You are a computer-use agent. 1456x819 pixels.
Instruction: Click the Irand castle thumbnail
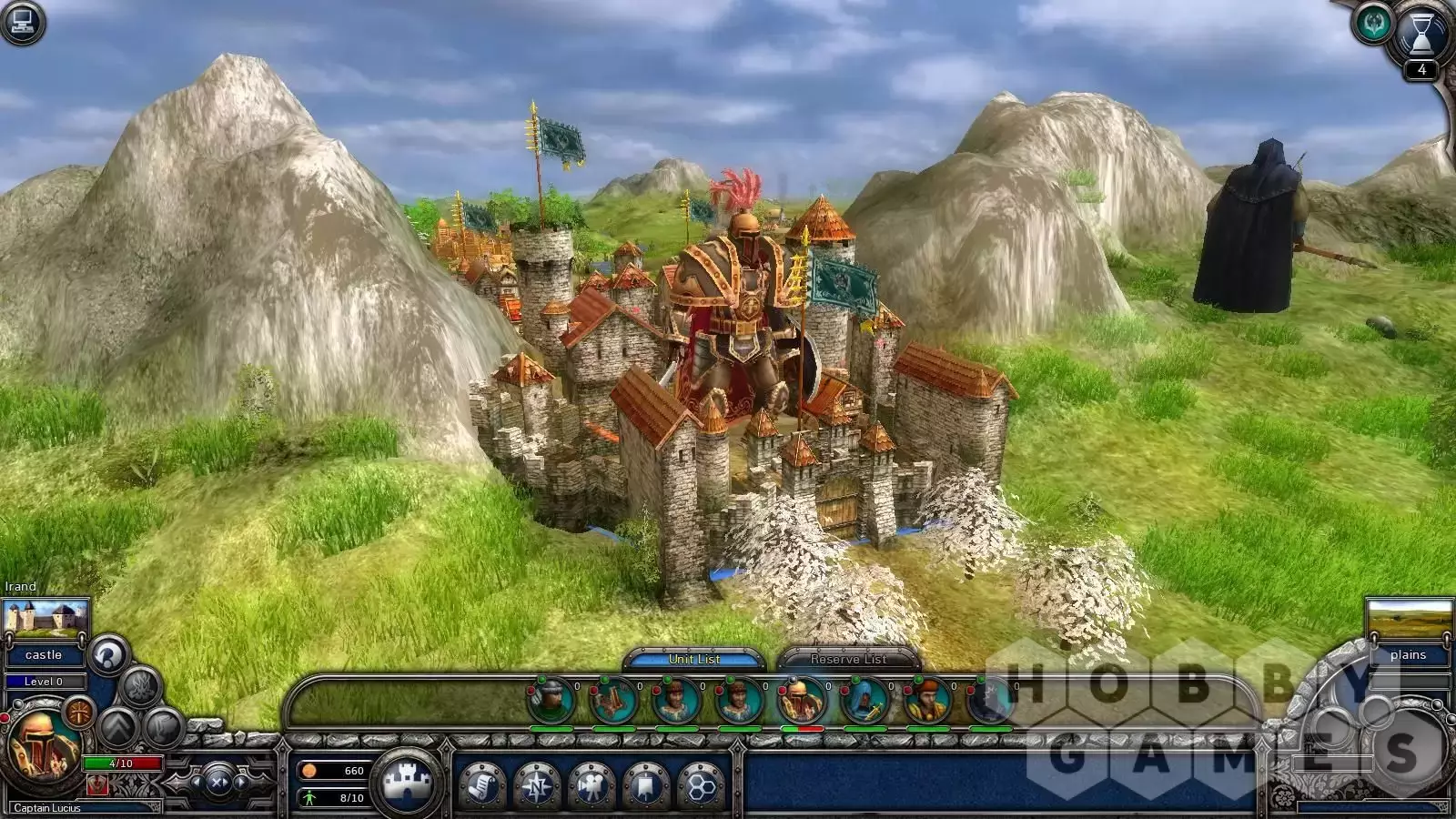45,619
